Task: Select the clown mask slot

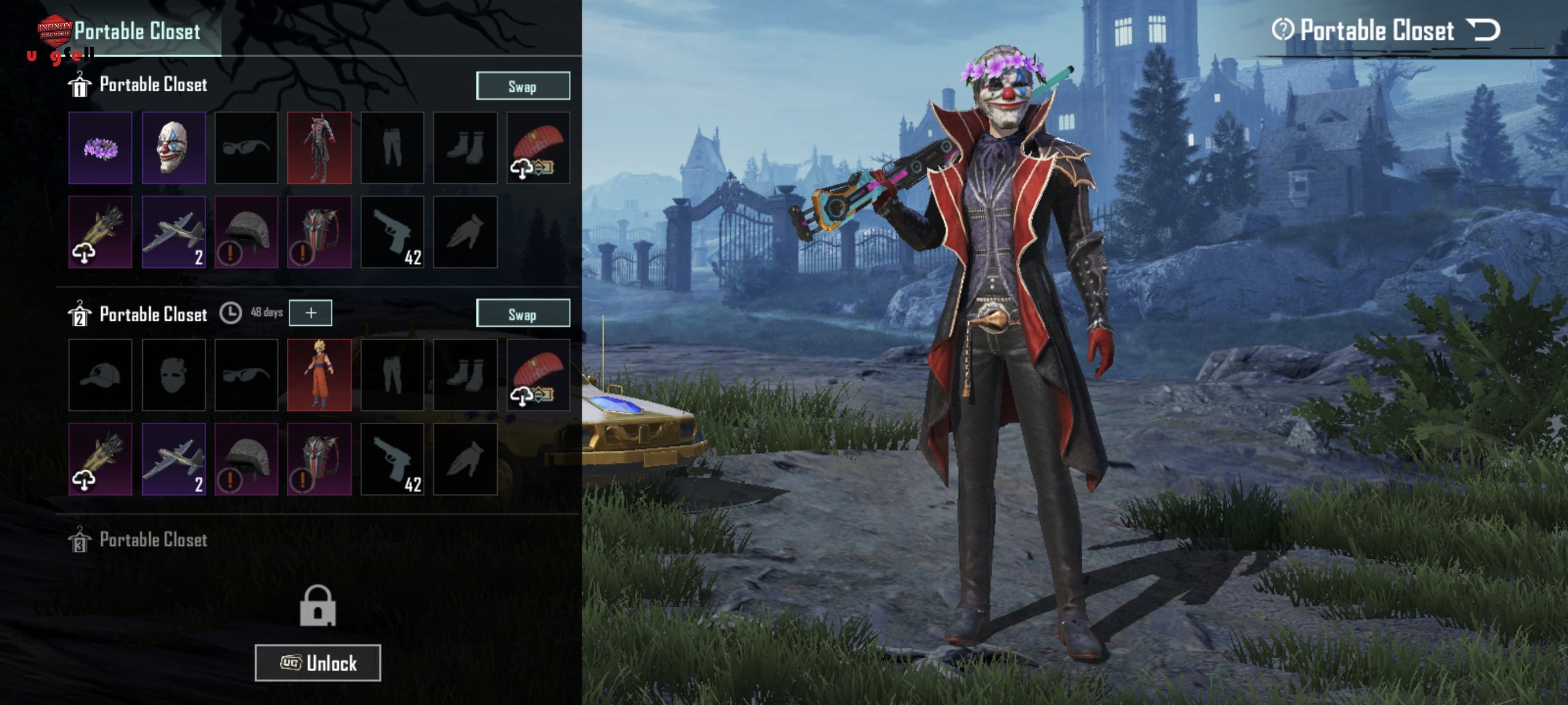Action: pyautogui.click(x=173, y=148)
